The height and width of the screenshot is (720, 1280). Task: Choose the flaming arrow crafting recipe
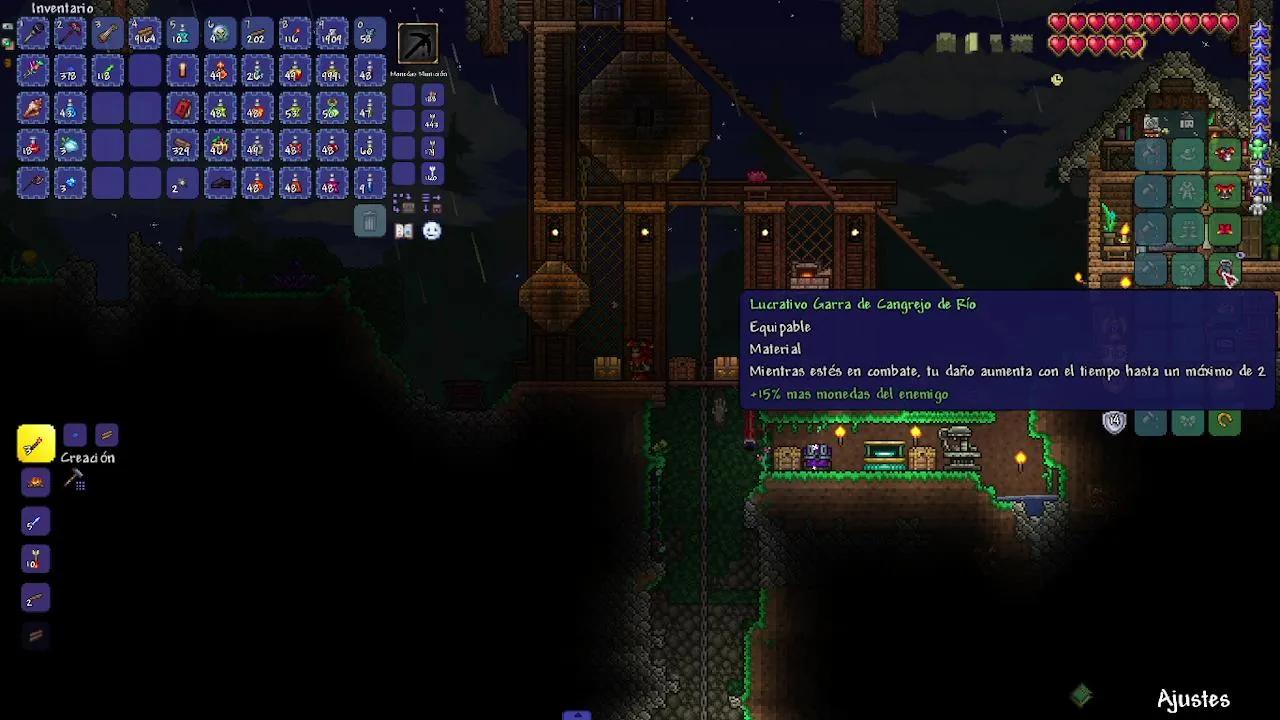[x=35, y=560]
